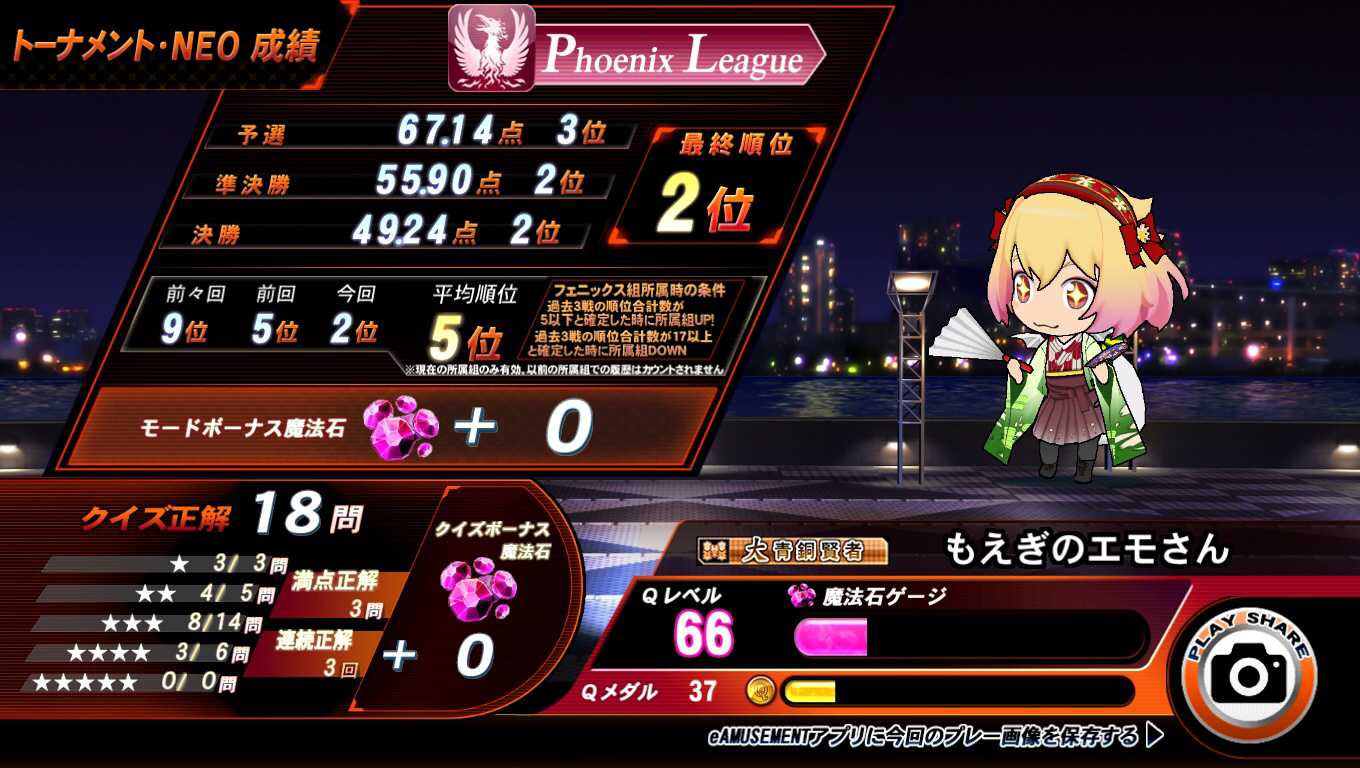
Task: Tap the PLAY SHARE camera button
Action: click(1249, 672)
